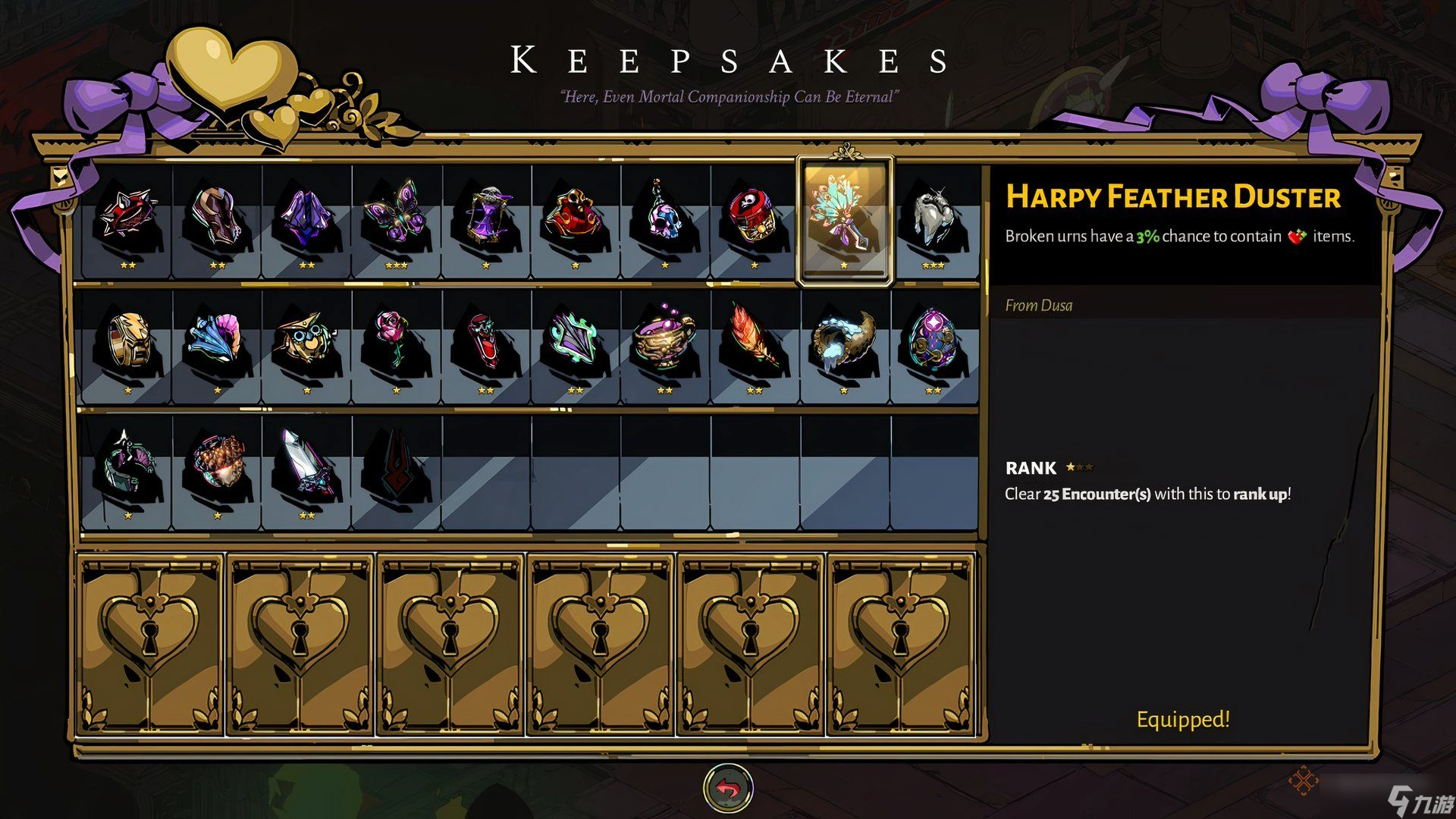The height and width of the screenshot is (819, 1456).
Task: Choose the Myrmidon Bracer keepsake
Action: [217, 217]
